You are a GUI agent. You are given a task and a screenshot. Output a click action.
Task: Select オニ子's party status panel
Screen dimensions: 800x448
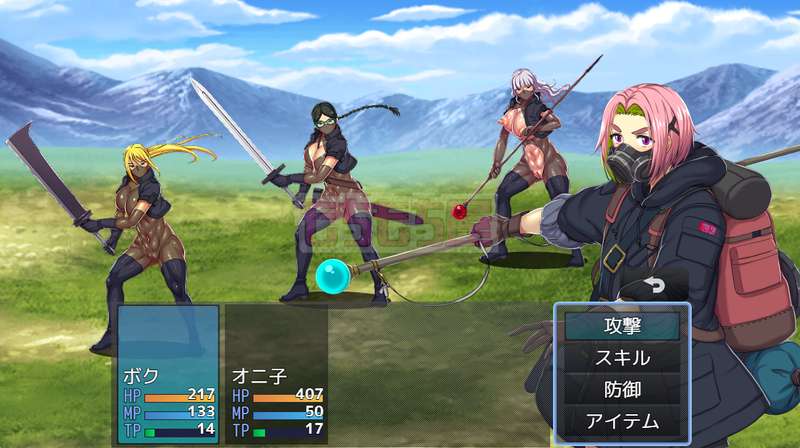[x=277, y=374]
